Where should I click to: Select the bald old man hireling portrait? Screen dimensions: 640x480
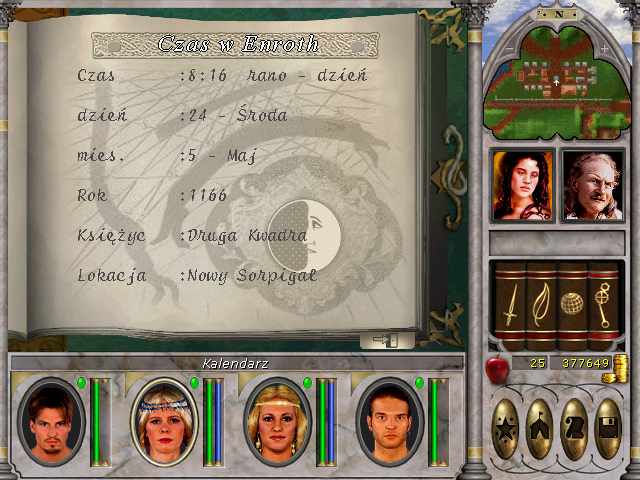593,185
